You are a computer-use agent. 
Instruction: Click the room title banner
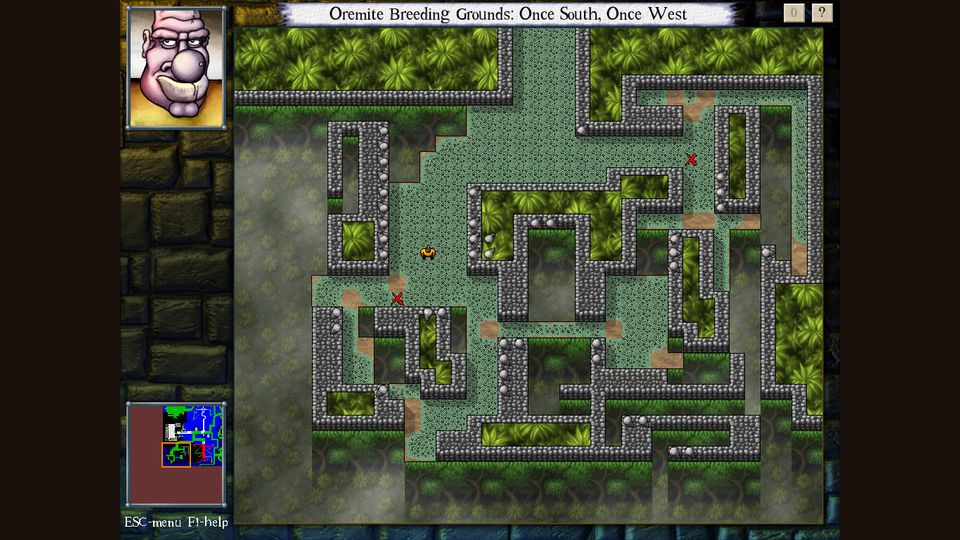click(x=508, y=14)
